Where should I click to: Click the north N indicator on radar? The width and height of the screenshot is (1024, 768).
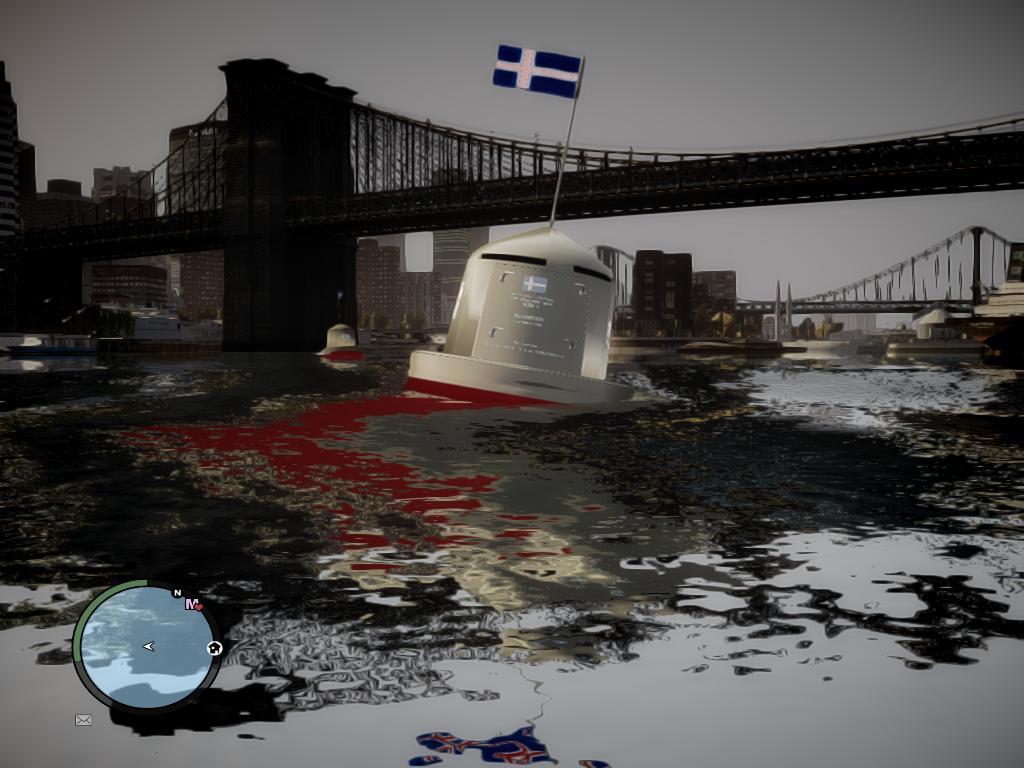coord(177,593)
